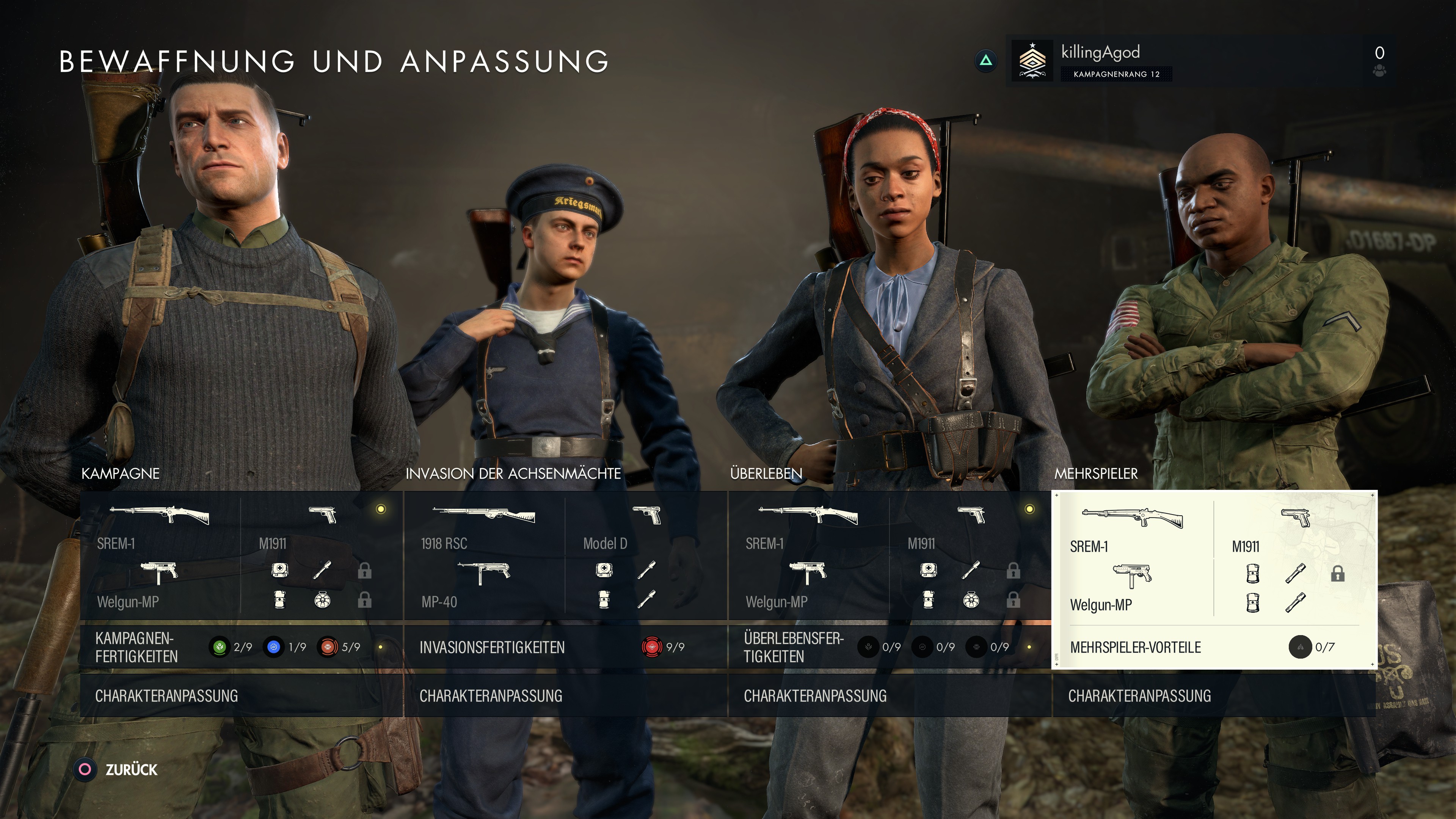Viewport: 1456px width, 819px height.
Task: Select the Invasion loadout with 1918 RSC rifle
Action: coord(565,555)
